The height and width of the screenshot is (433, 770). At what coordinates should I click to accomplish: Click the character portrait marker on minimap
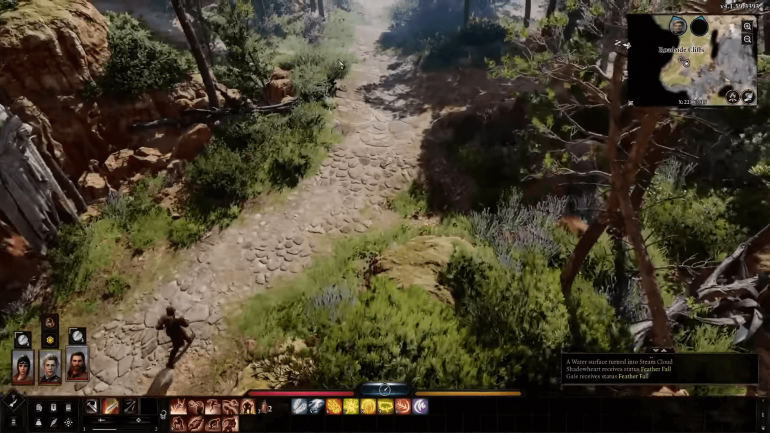(x=677, y=25)
